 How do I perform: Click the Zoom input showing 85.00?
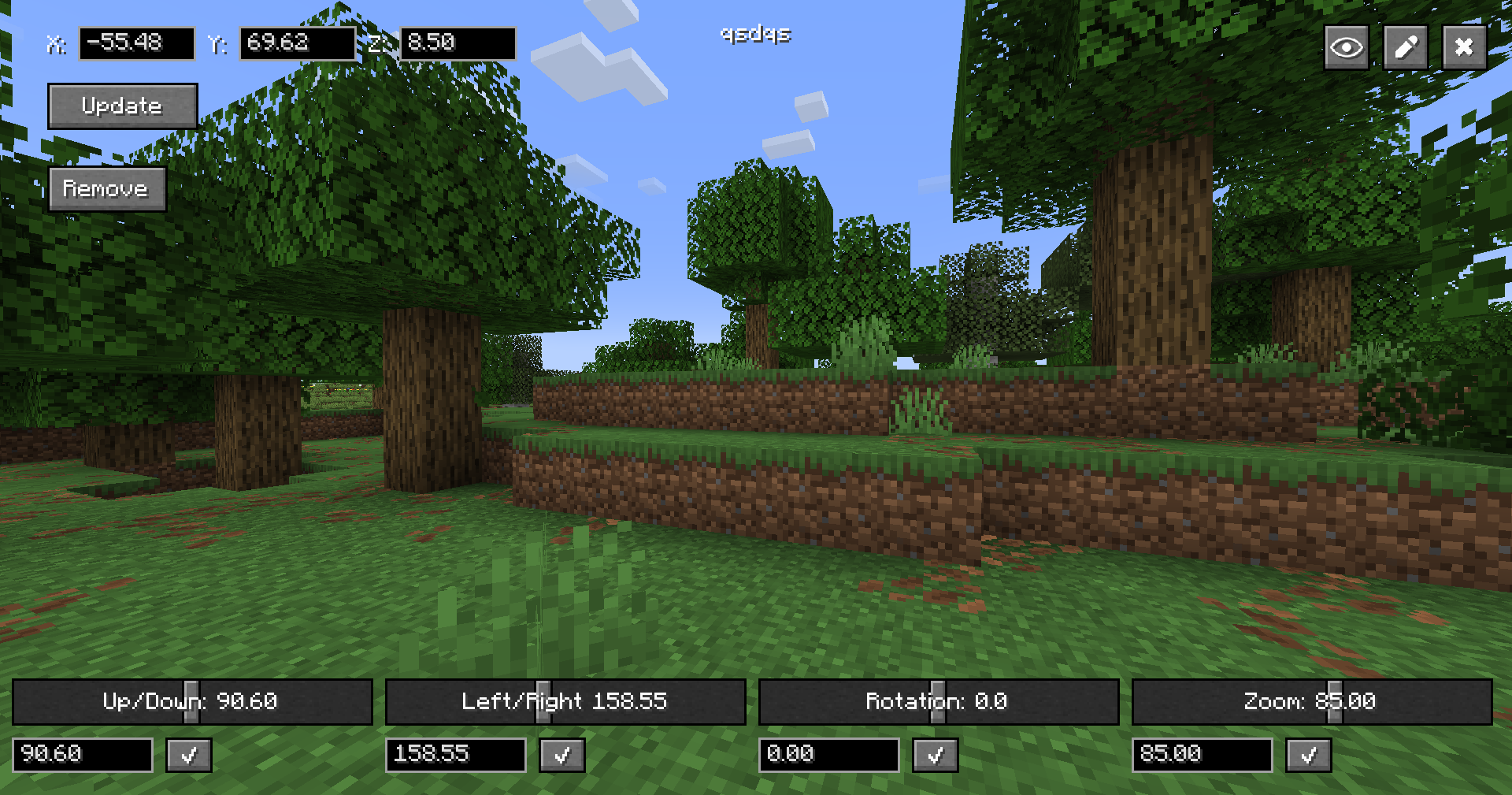[1202, 755]
